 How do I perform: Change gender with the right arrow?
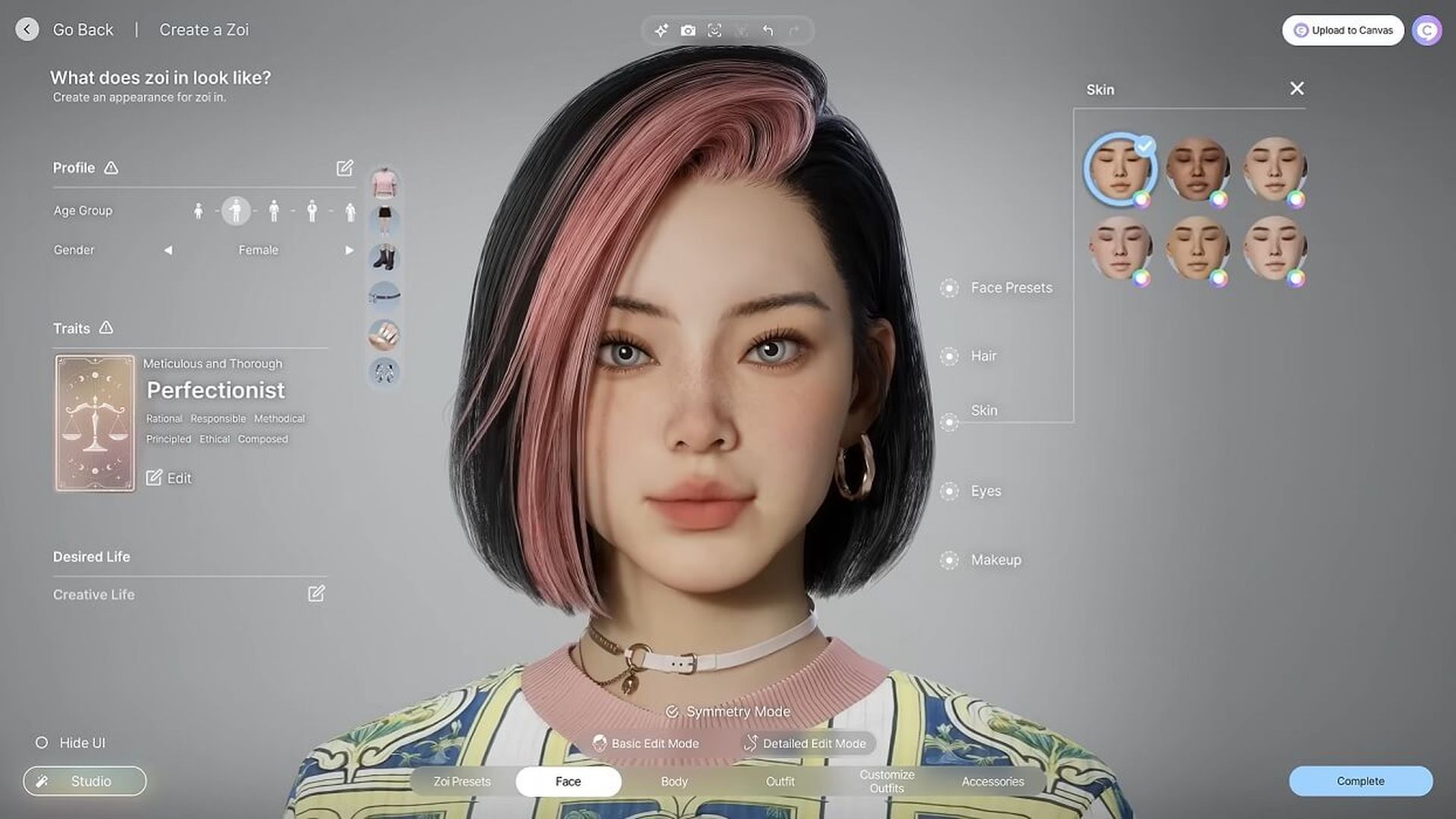[x=349, y=250]
